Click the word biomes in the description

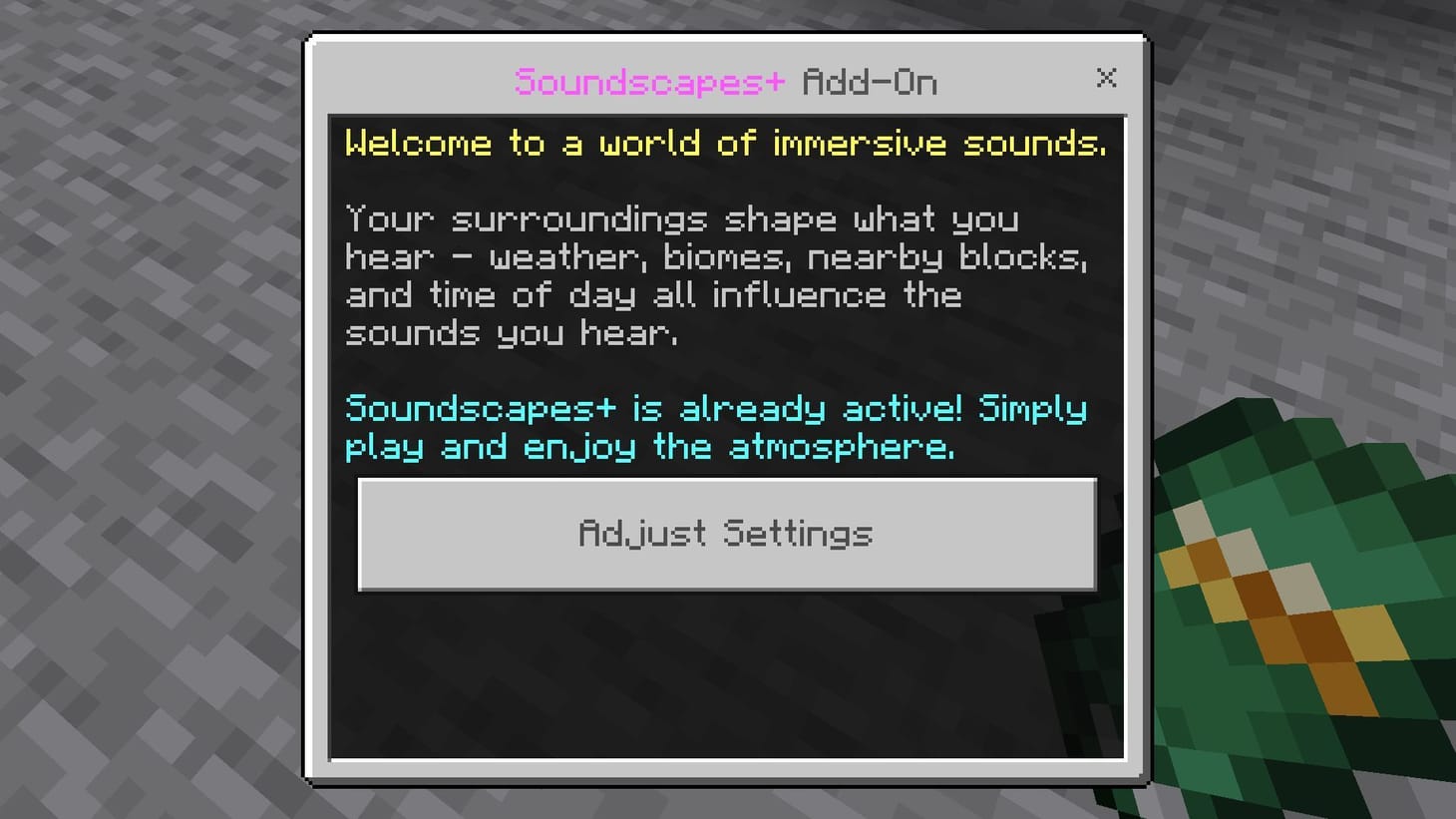point(723,256)
